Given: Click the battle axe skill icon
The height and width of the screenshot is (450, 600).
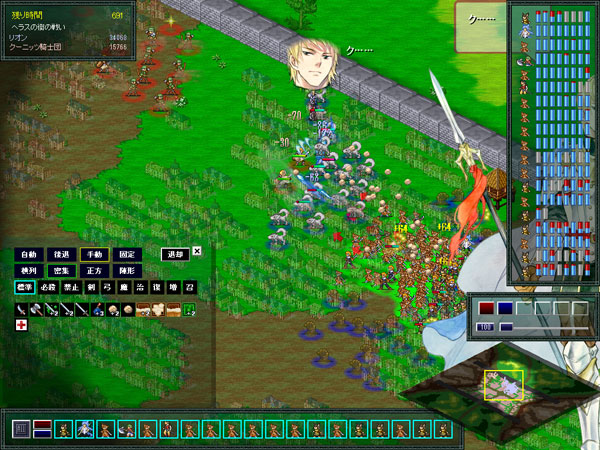Looking at the screenshot, I should [37, 309].
